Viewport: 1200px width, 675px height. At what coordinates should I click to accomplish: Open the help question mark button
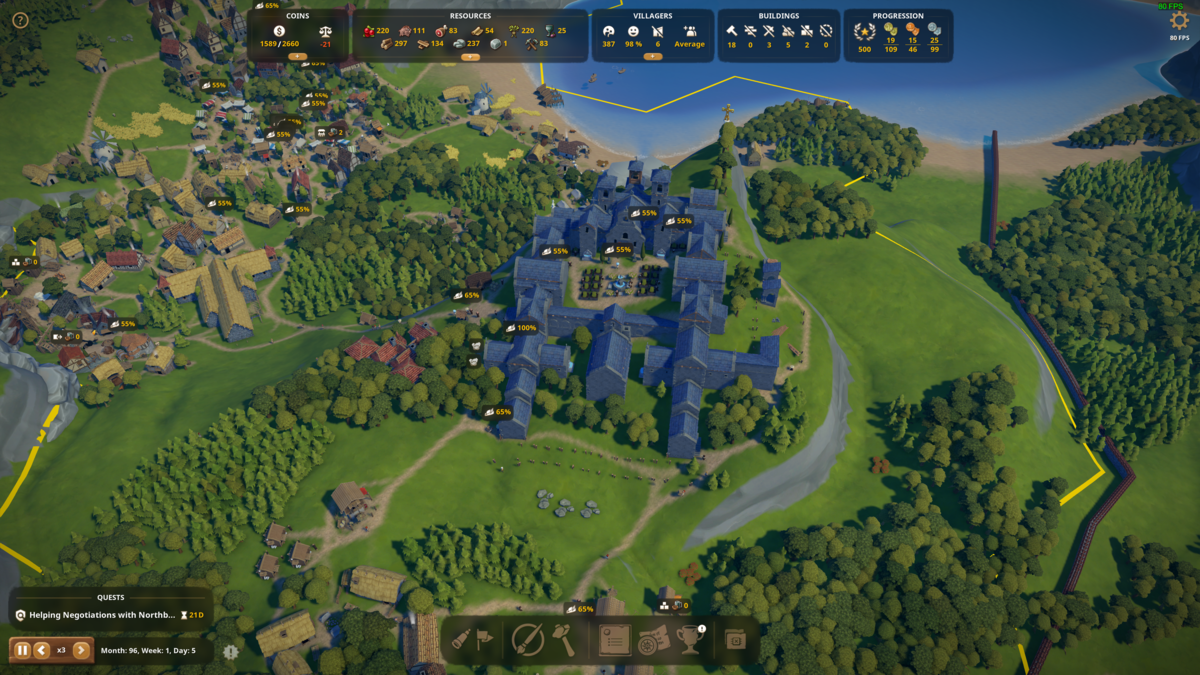tap(19, 20)
